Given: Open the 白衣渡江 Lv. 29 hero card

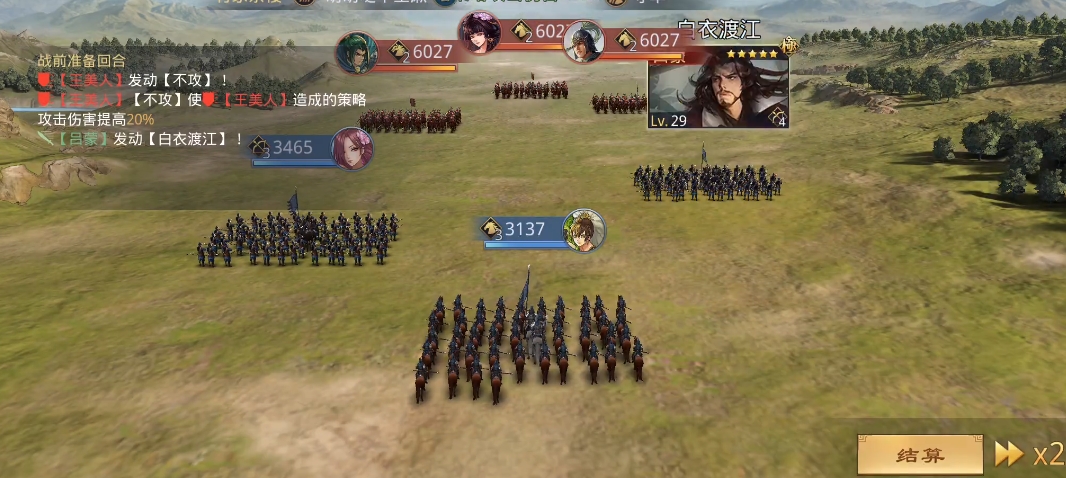Looking at the screenshot, I should click(718, 89).
